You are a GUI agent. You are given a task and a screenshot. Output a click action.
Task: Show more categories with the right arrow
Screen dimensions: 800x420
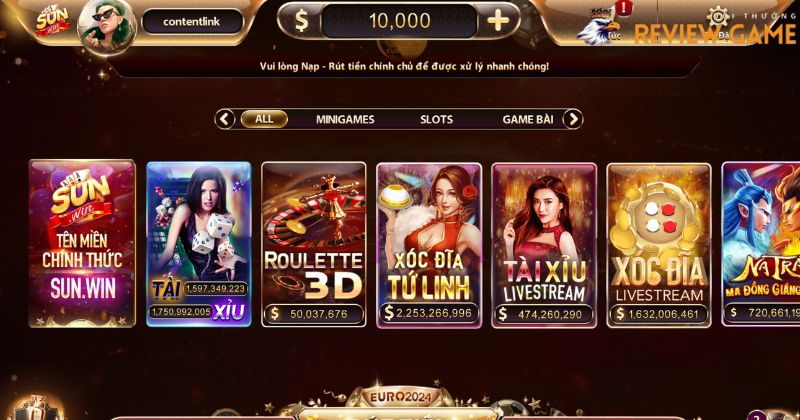coord(572,119)
